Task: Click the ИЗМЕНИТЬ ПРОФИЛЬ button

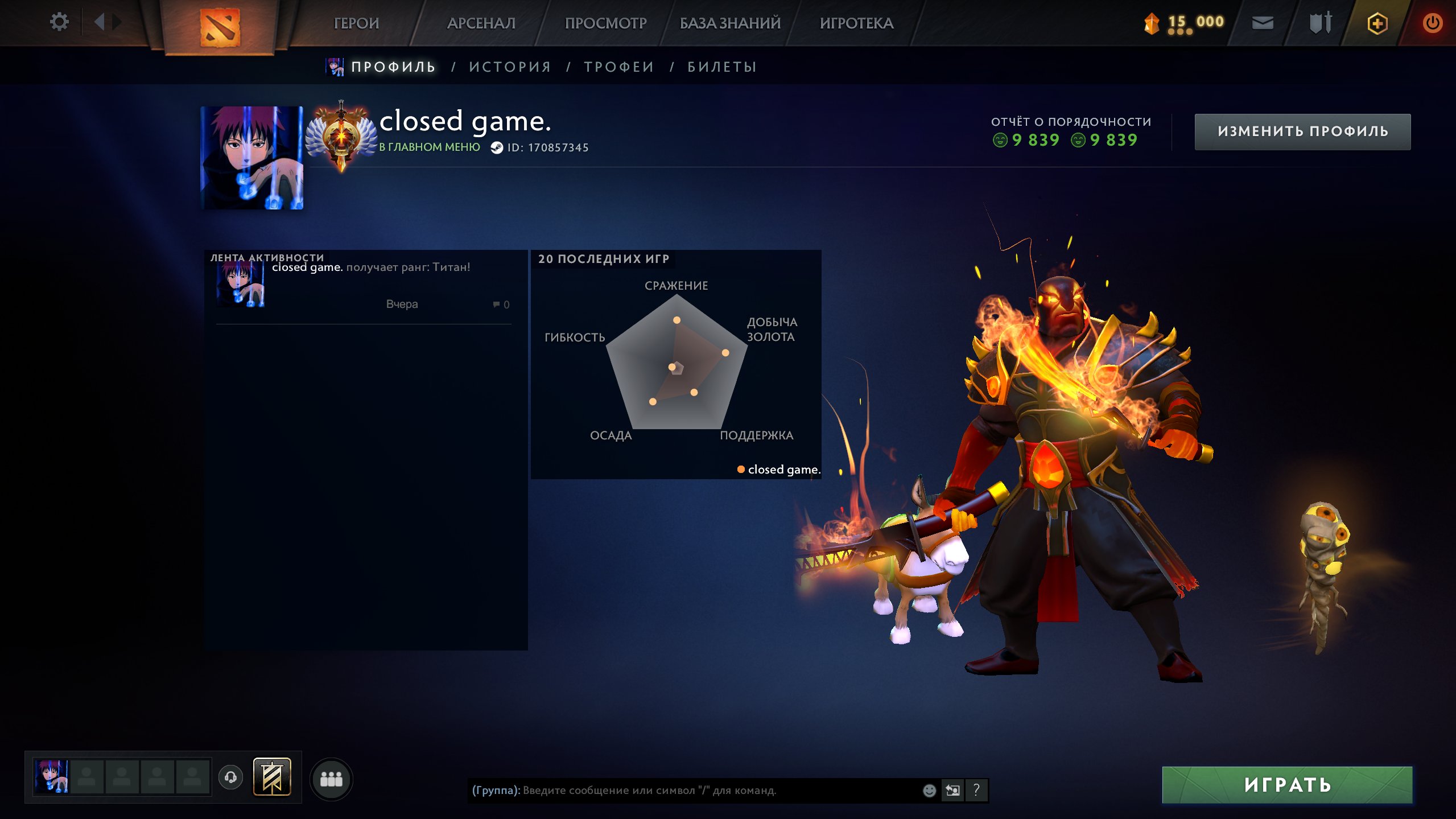Action: pos(1302,131)
